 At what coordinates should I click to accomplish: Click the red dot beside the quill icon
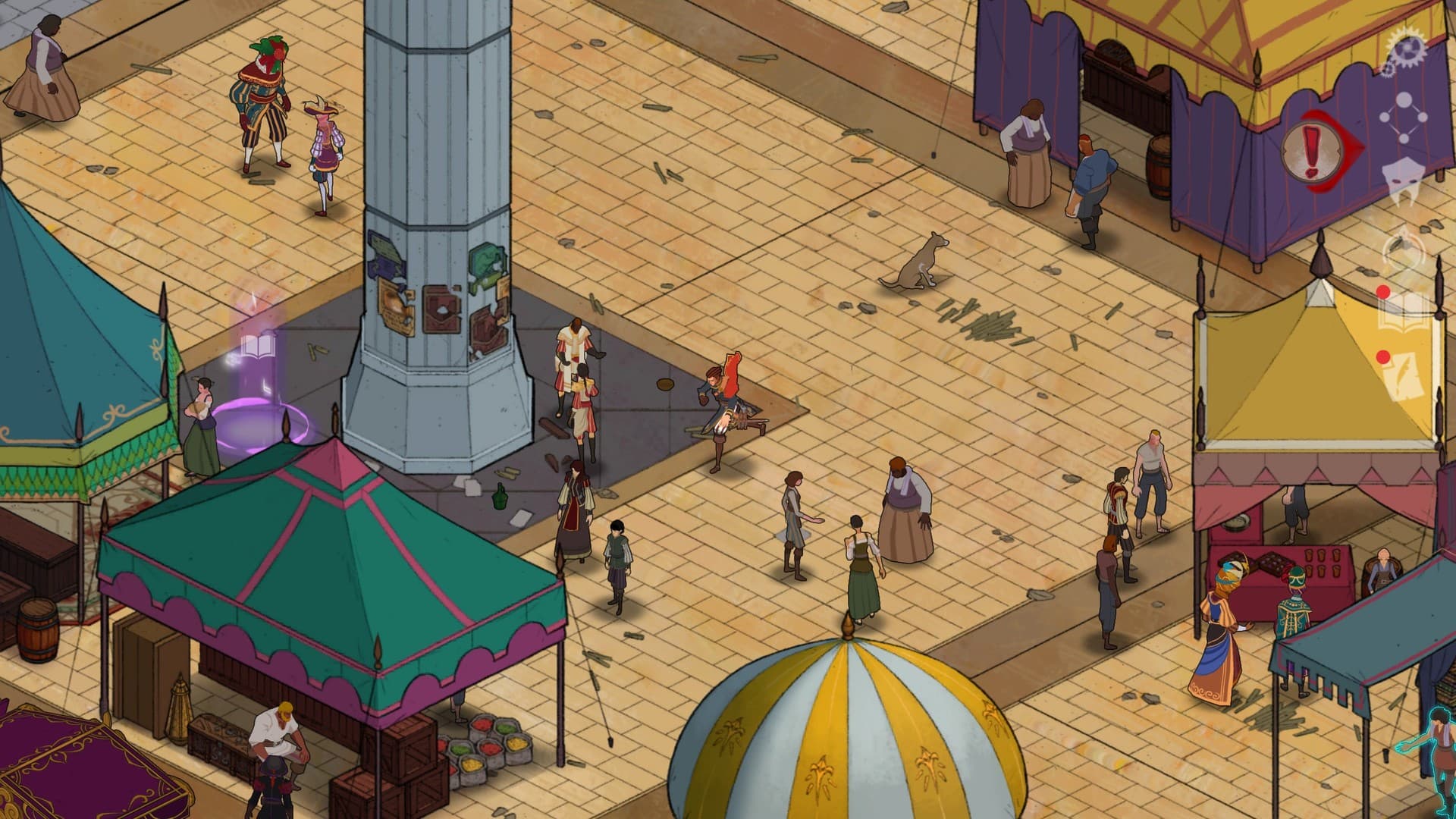click(x=1382, y=358)
